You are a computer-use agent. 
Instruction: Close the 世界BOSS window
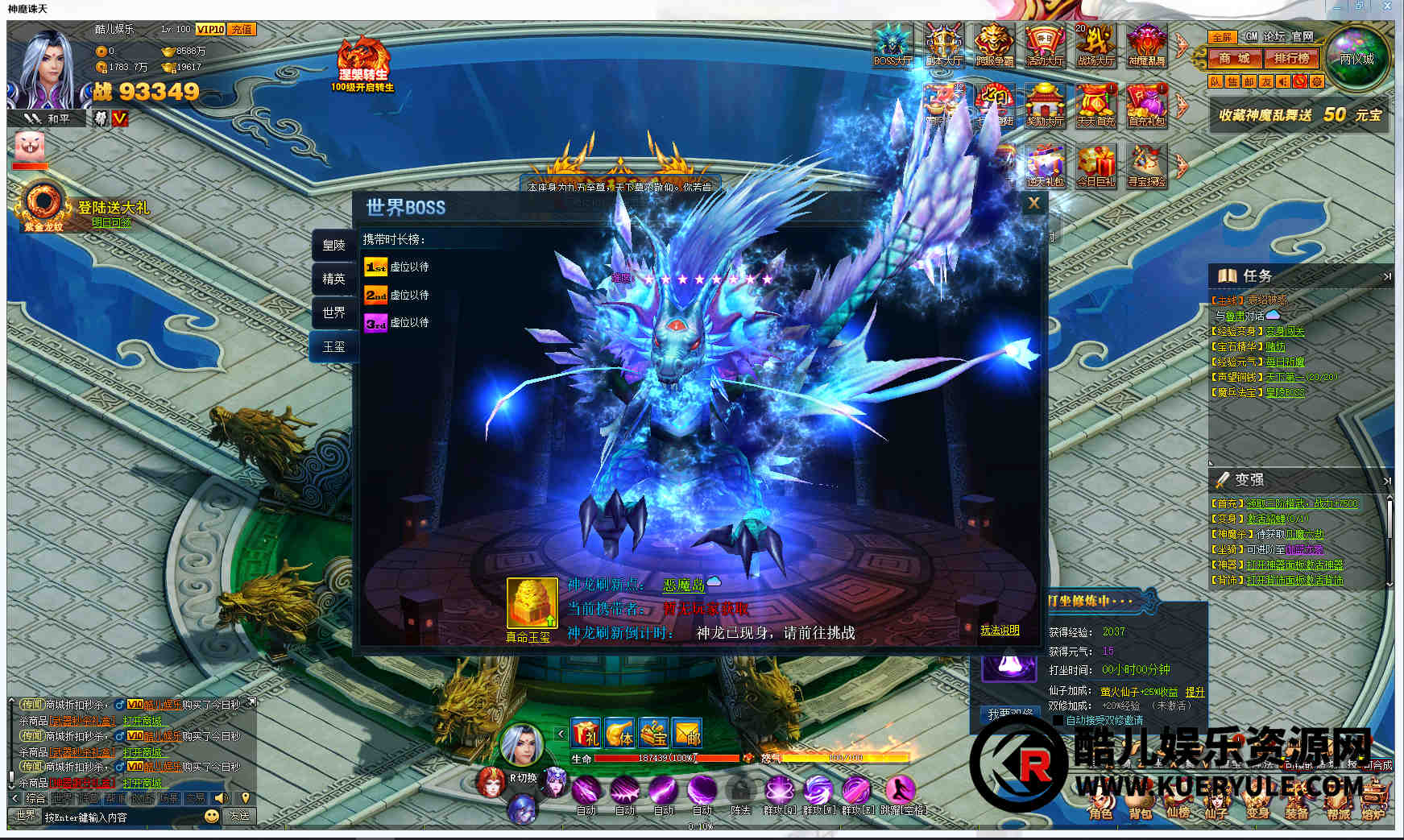click(x=1033, y=204)
